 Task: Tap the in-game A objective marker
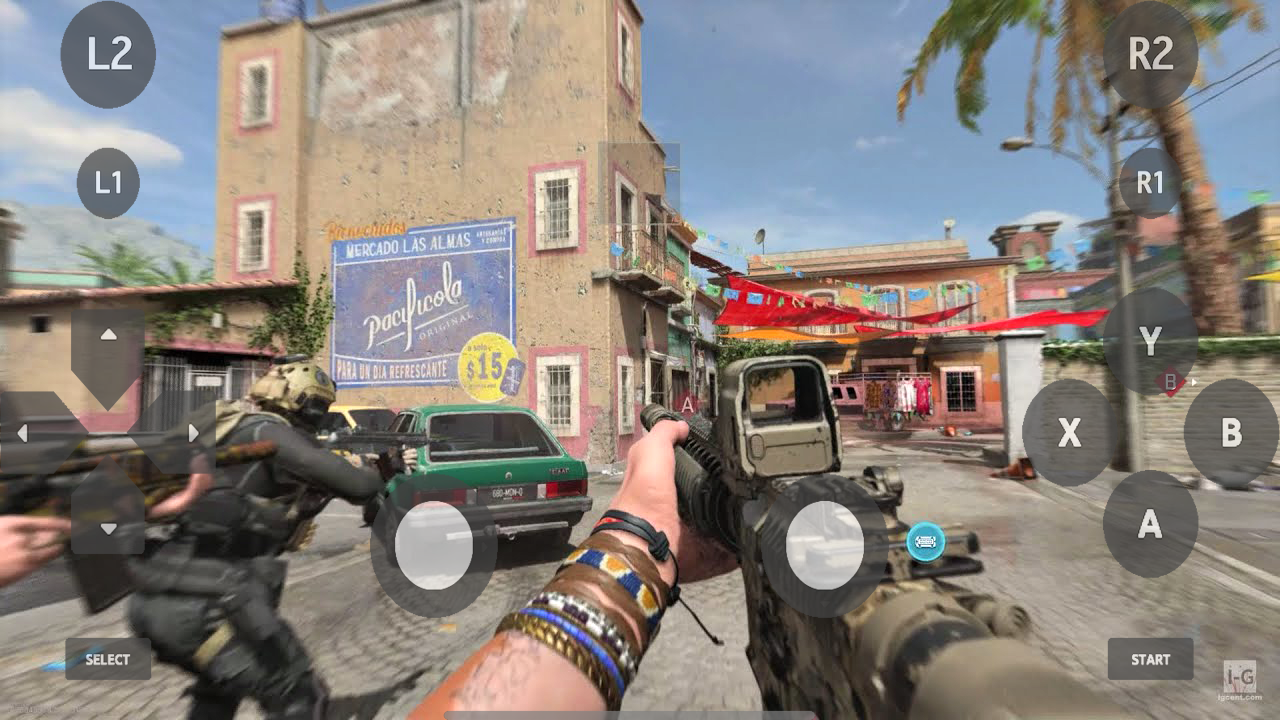click(x=688, y=406)
